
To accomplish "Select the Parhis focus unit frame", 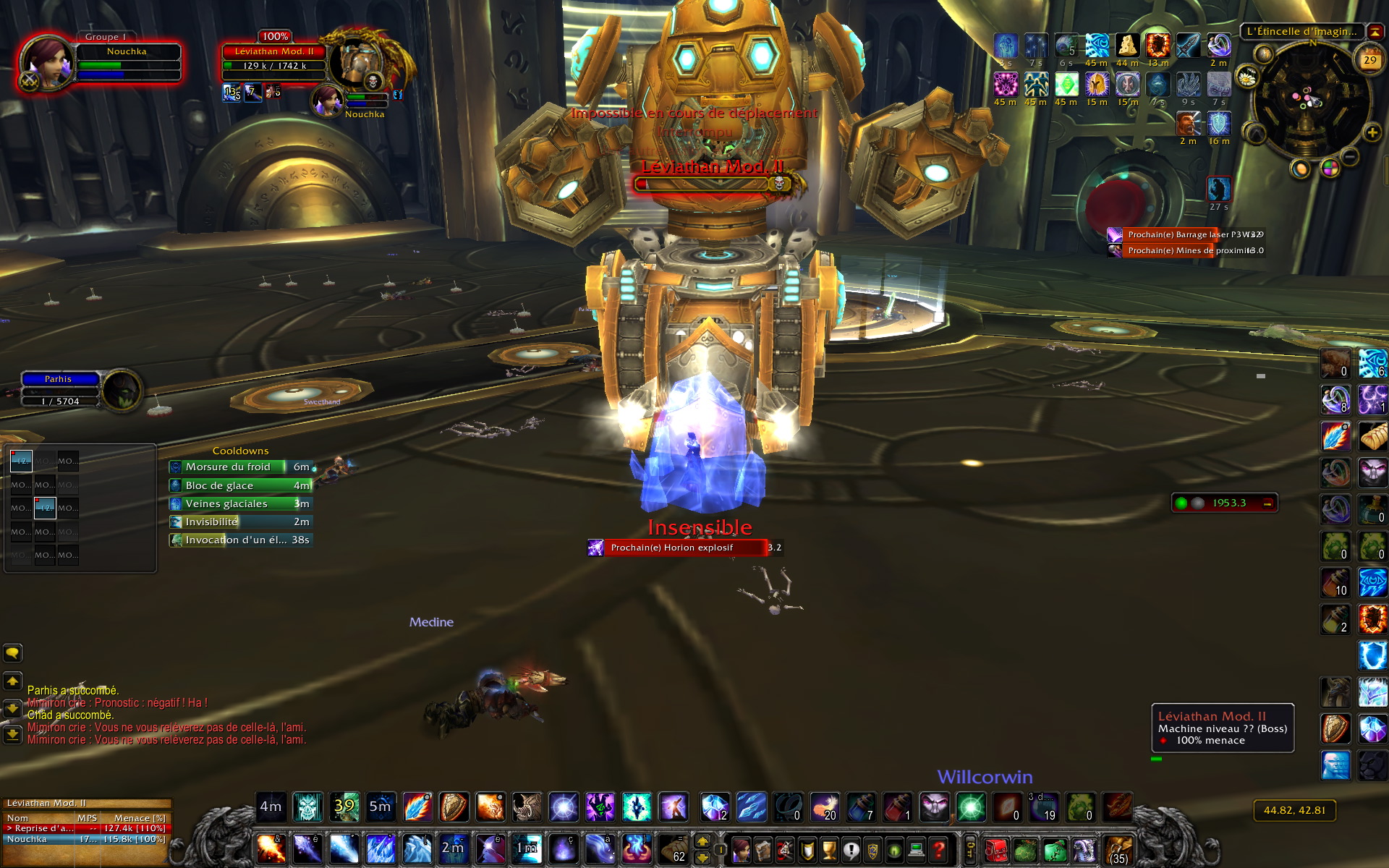I will coord(61,390).
